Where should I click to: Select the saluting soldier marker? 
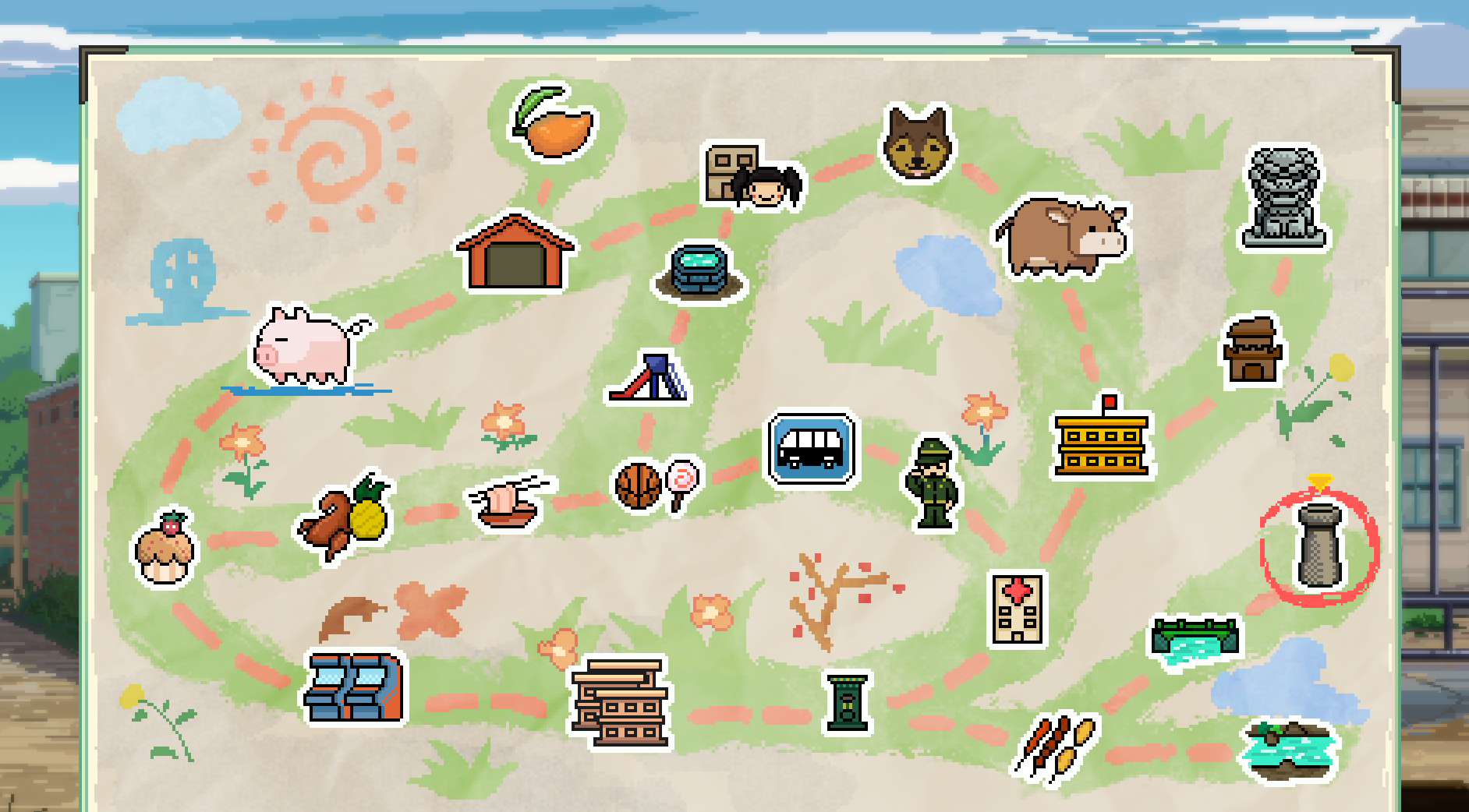click(933, 483)
